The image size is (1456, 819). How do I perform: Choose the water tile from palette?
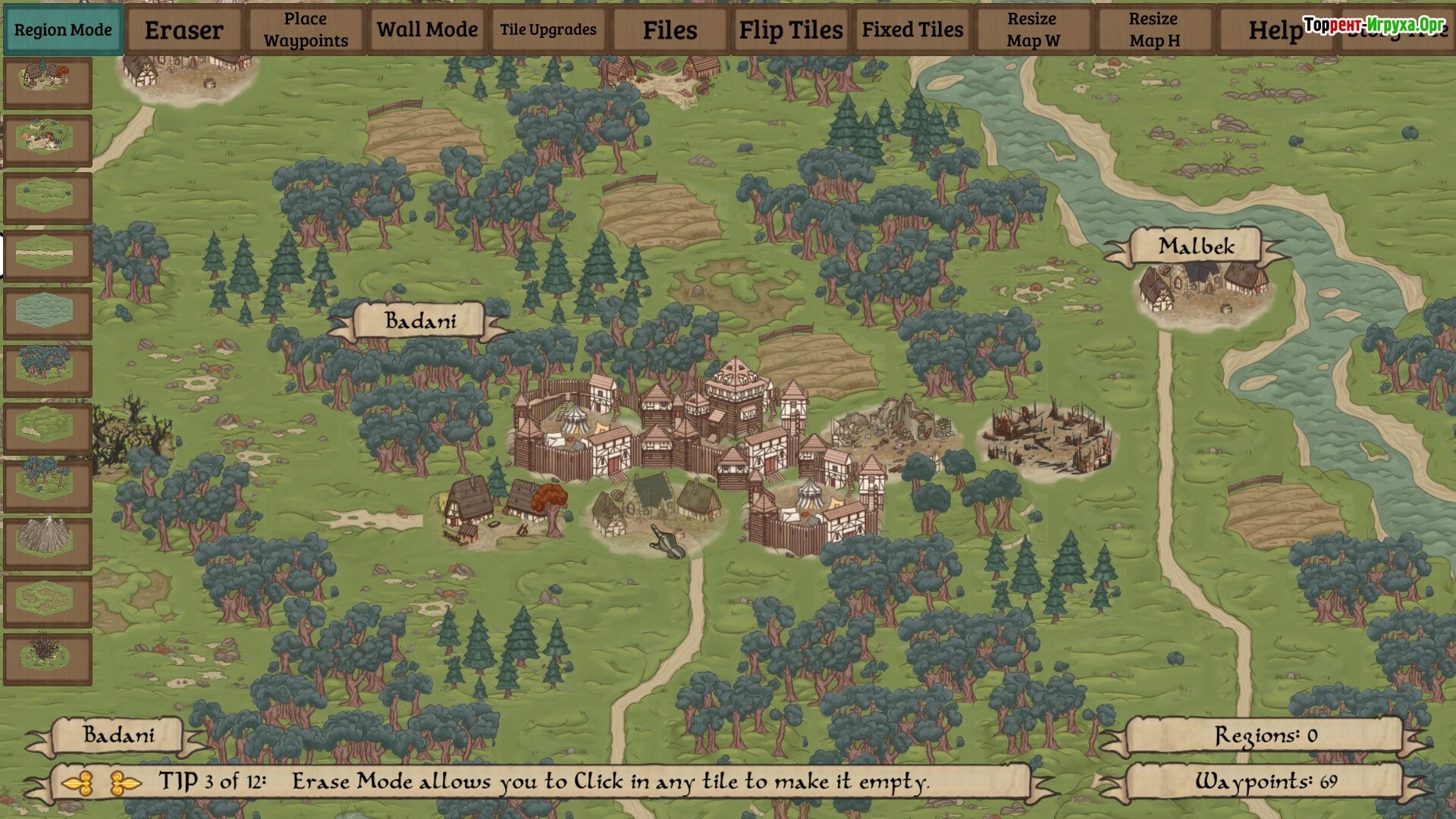pos(48,312)
